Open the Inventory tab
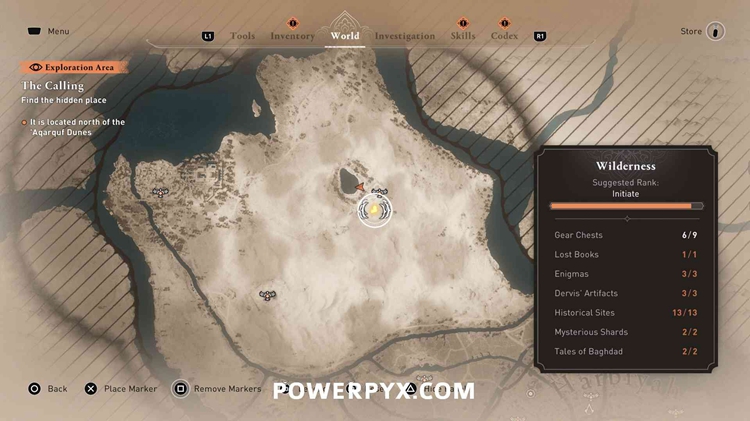 pyautogui.click(x=292, y=36)
